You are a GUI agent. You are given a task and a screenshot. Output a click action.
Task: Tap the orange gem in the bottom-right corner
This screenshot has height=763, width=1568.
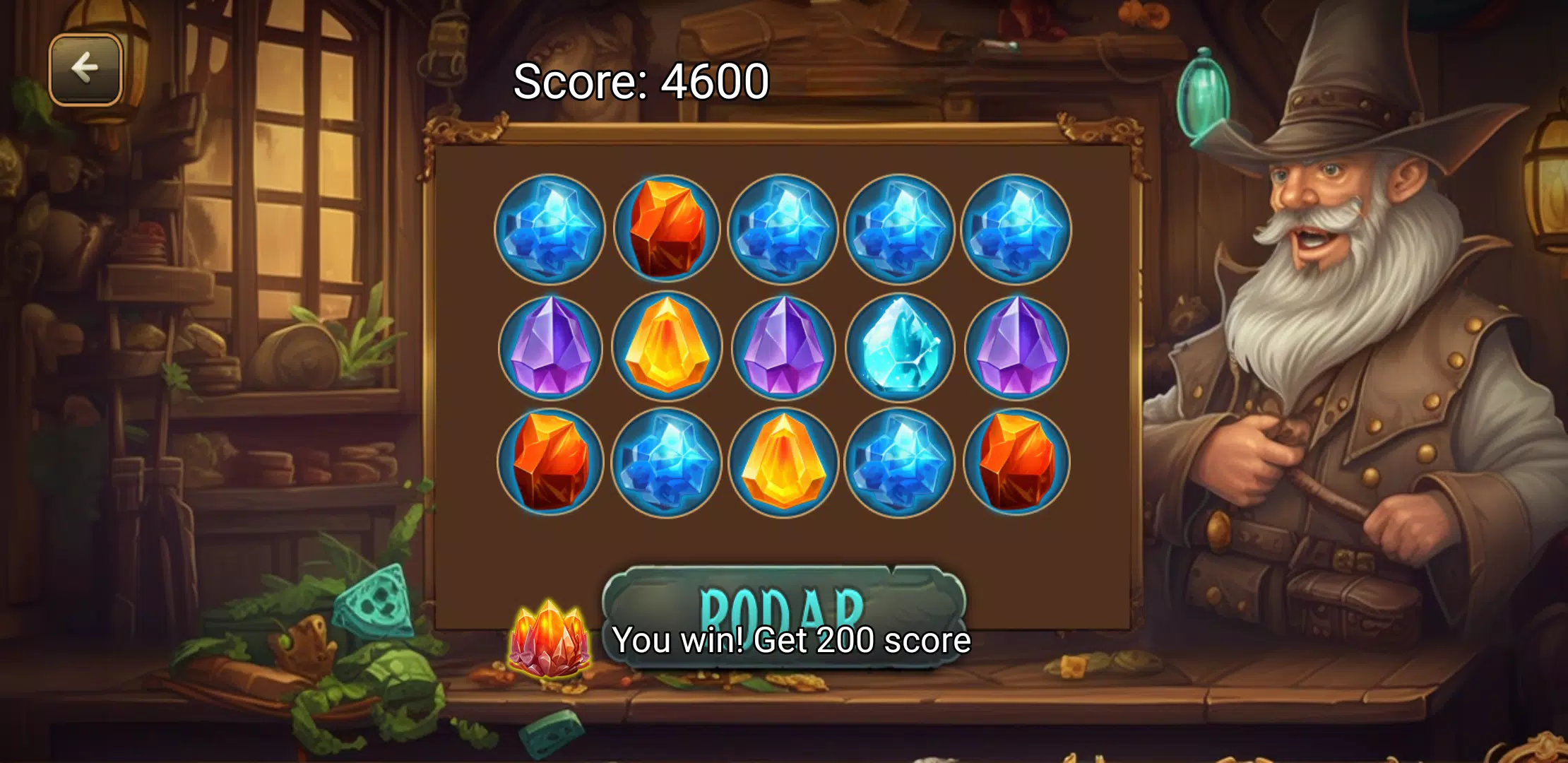[x=1016, y=462]
